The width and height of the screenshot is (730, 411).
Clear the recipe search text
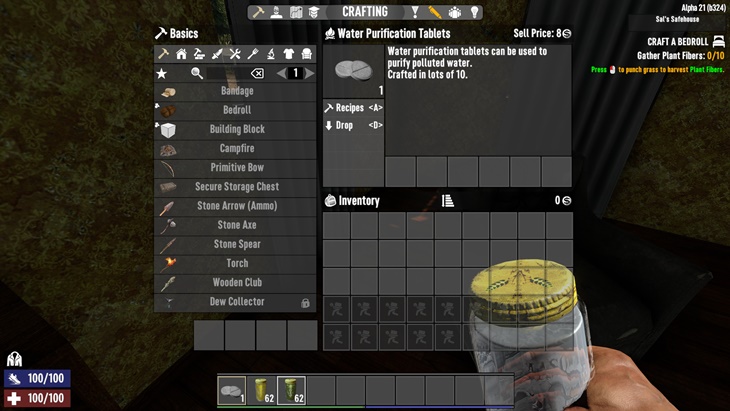[x=257, y=73]
